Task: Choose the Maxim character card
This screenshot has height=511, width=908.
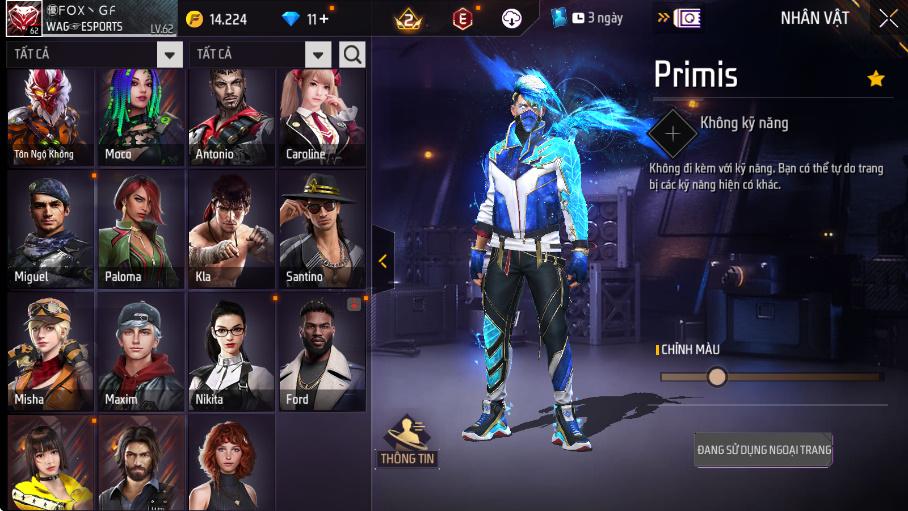Action: (140, 352)
